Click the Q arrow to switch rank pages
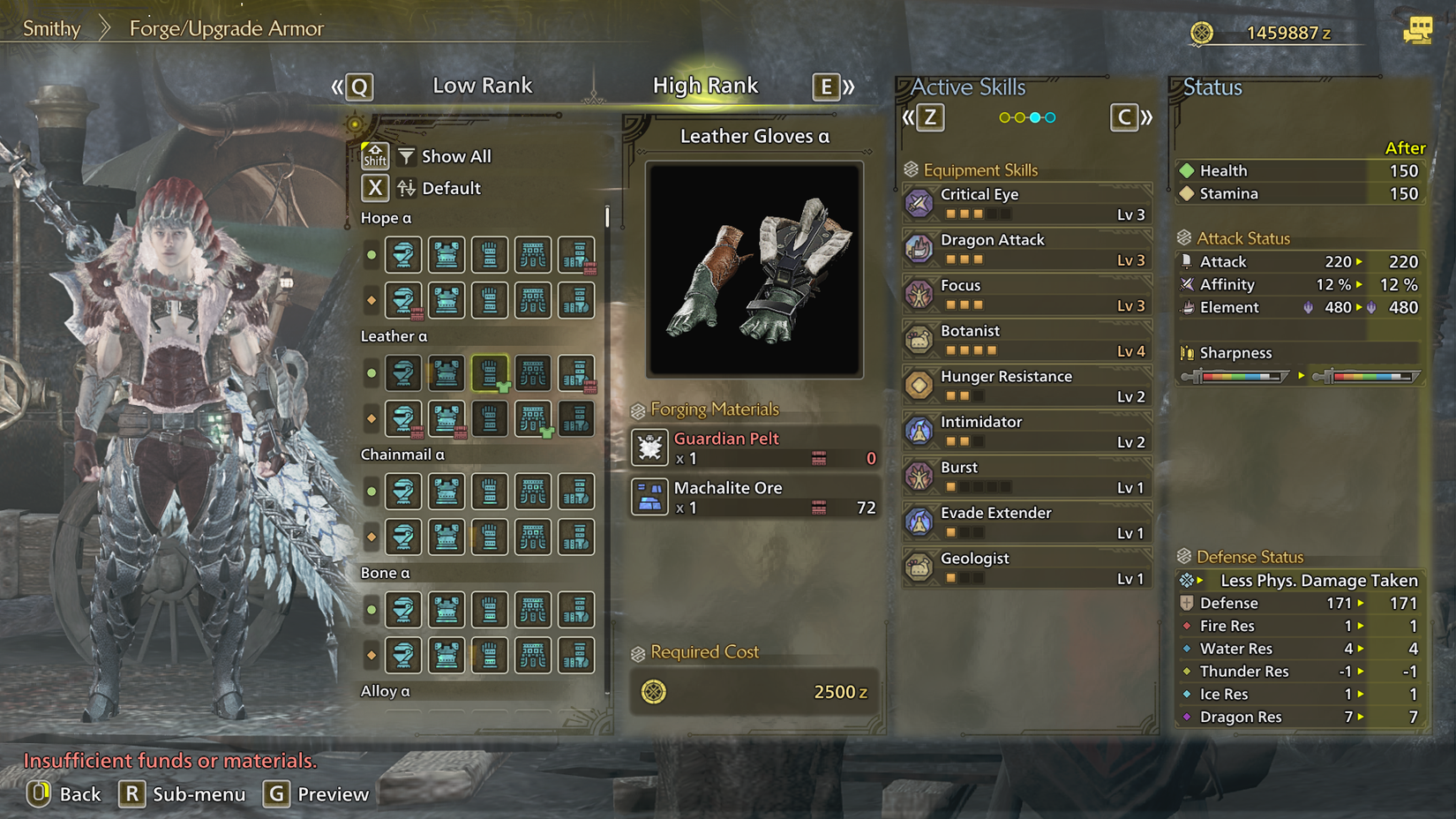 356,86
